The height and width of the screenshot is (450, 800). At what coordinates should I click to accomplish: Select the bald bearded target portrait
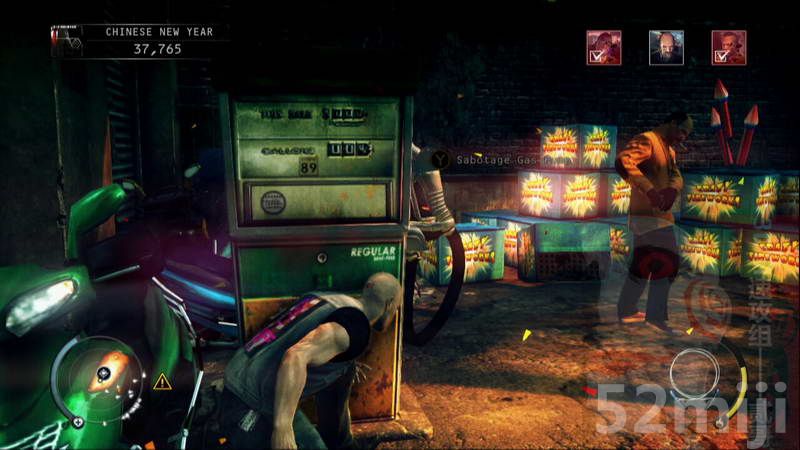point(666,47)
